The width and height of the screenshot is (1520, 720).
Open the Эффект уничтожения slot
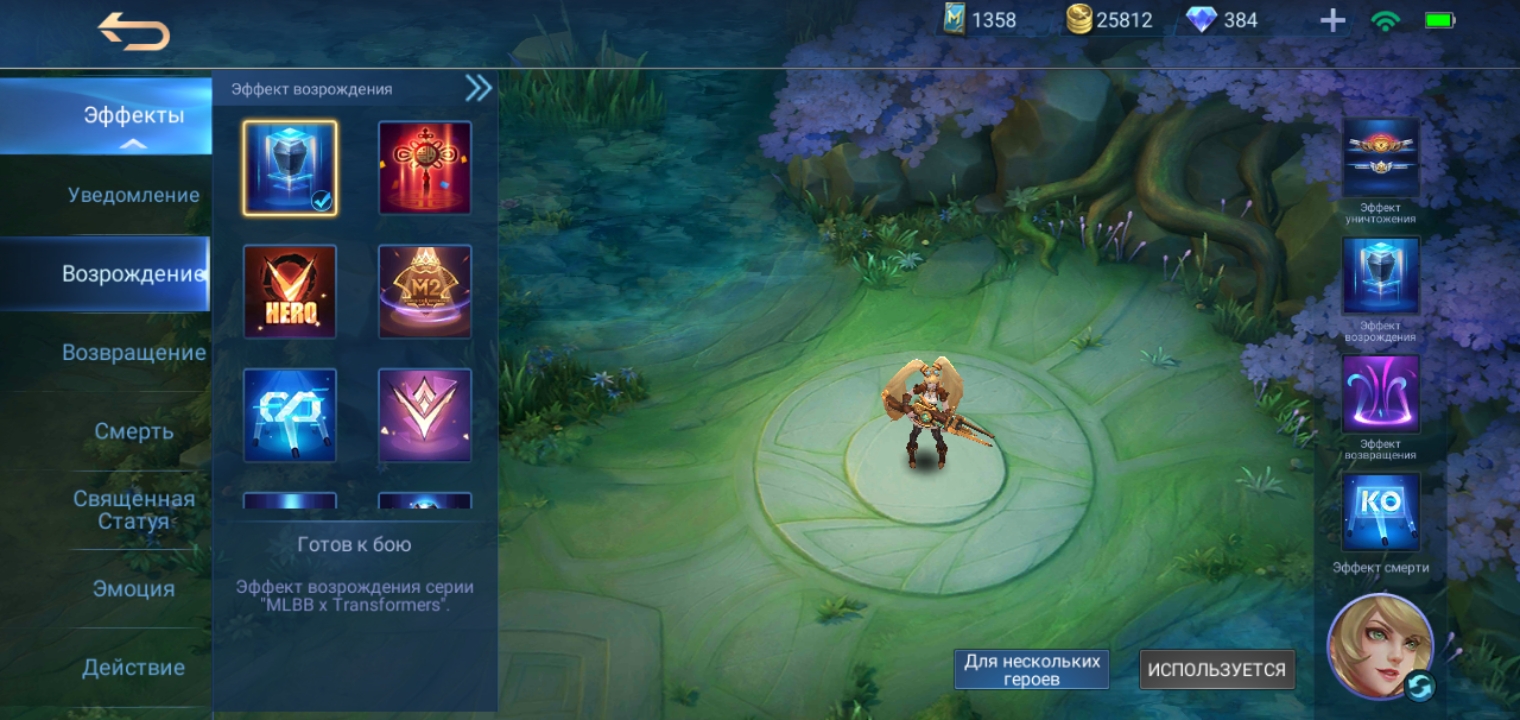coord(1380,158)
